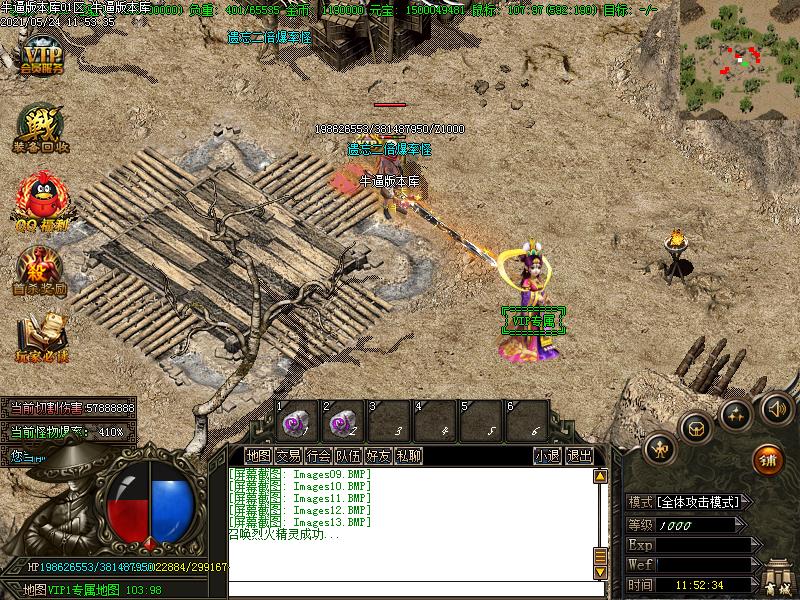800x600 pixels.
Task: Open the 地图 map button
Action: tap(258, 455)
